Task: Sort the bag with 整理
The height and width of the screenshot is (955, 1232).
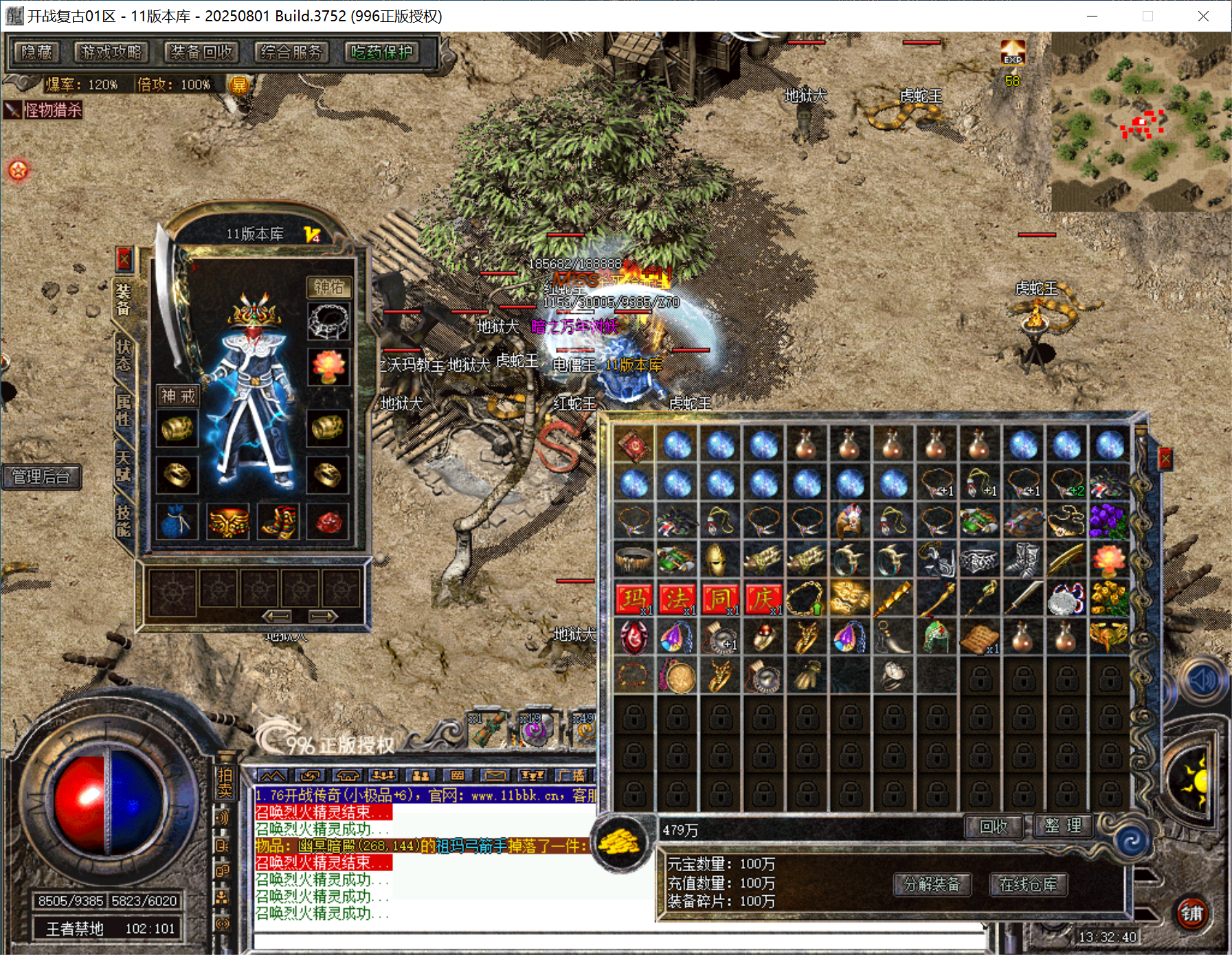Action: [x=1063, y=826]
